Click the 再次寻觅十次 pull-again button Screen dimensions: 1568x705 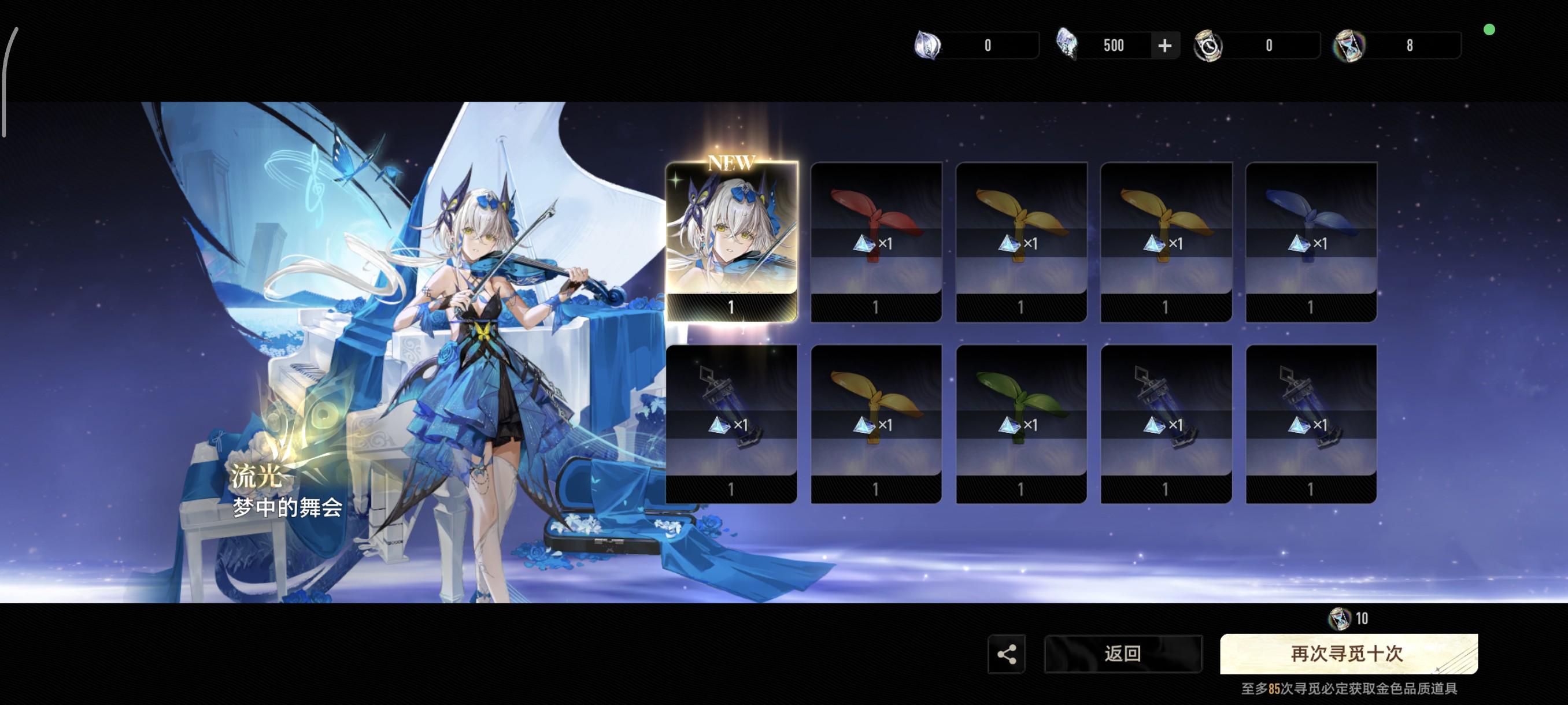(x=1348, y=654)
